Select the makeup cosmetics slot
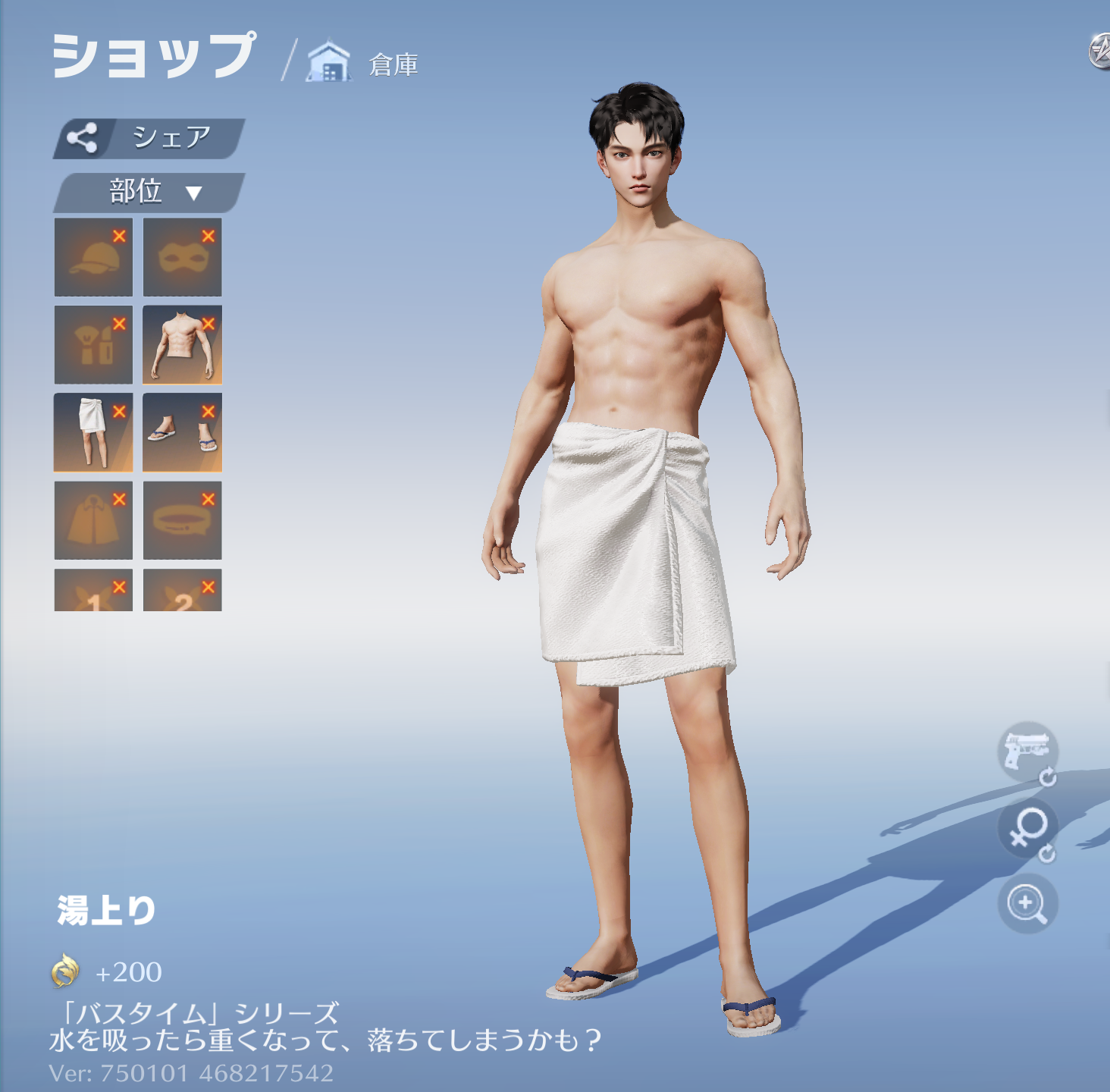Image resolution: width=1110 pixels, height=1092 pixels. [x=92, y=346]
